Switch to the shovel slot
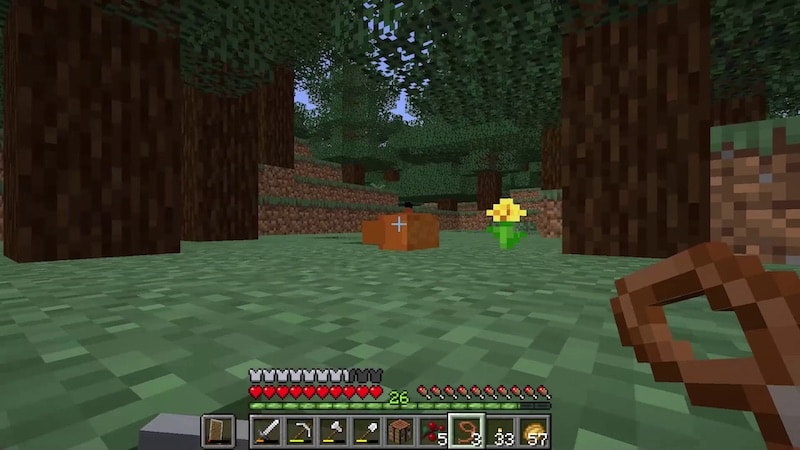 click(365, 432)
